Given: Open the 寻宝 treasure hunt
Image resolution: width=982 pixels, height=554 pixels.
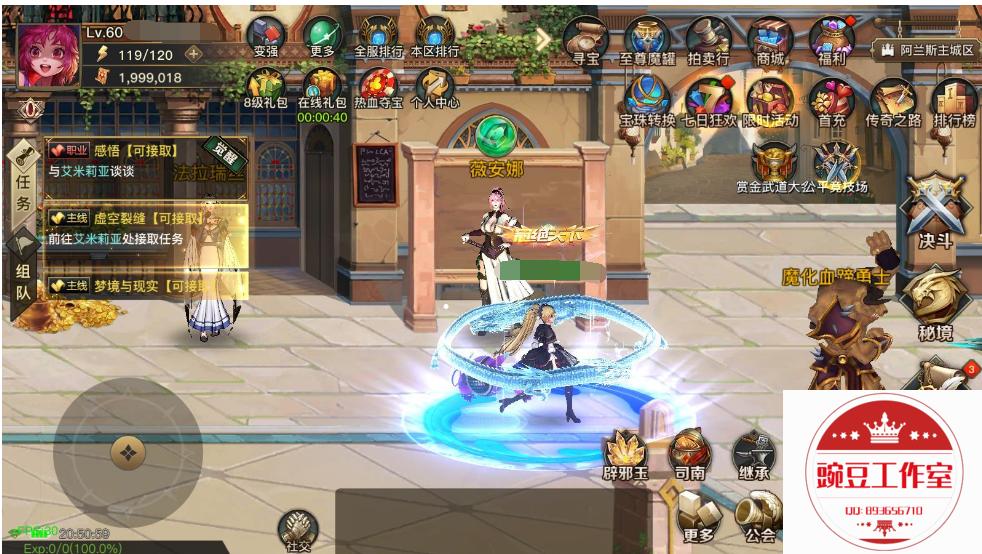Looking at the screenshot, I should (x=585, y=38).
